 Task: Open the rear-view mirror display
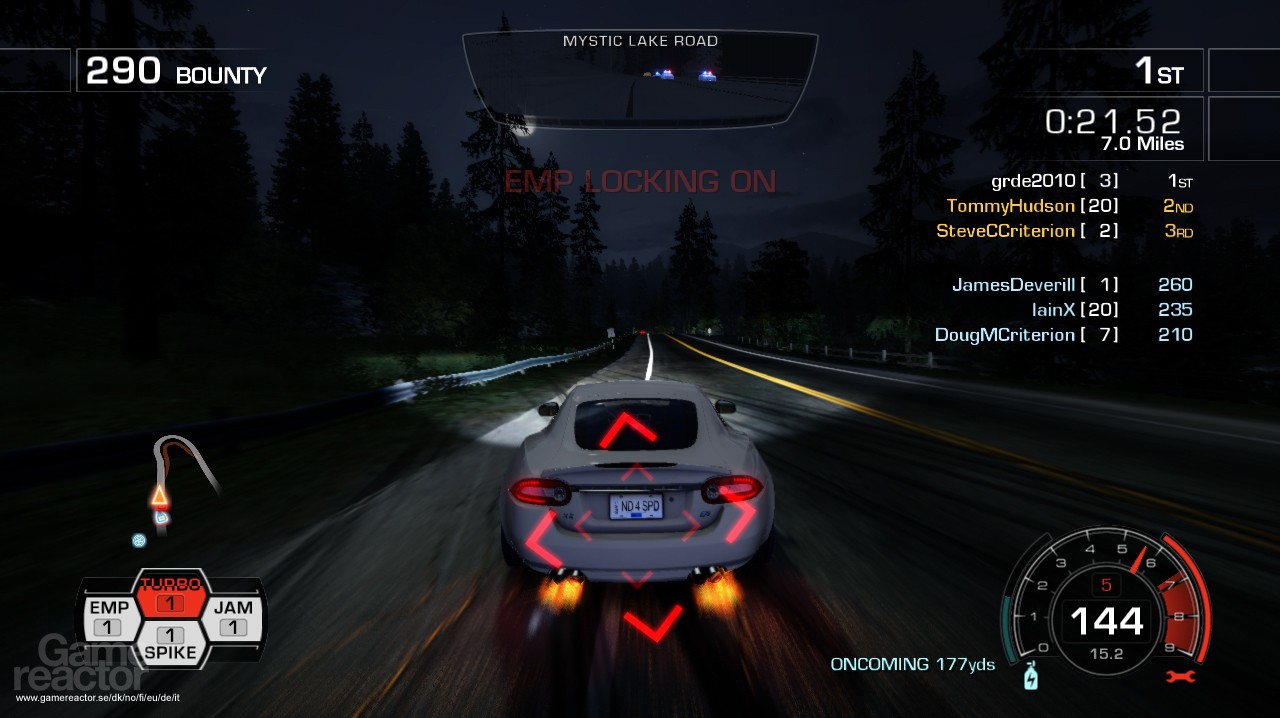pos(640,80)
